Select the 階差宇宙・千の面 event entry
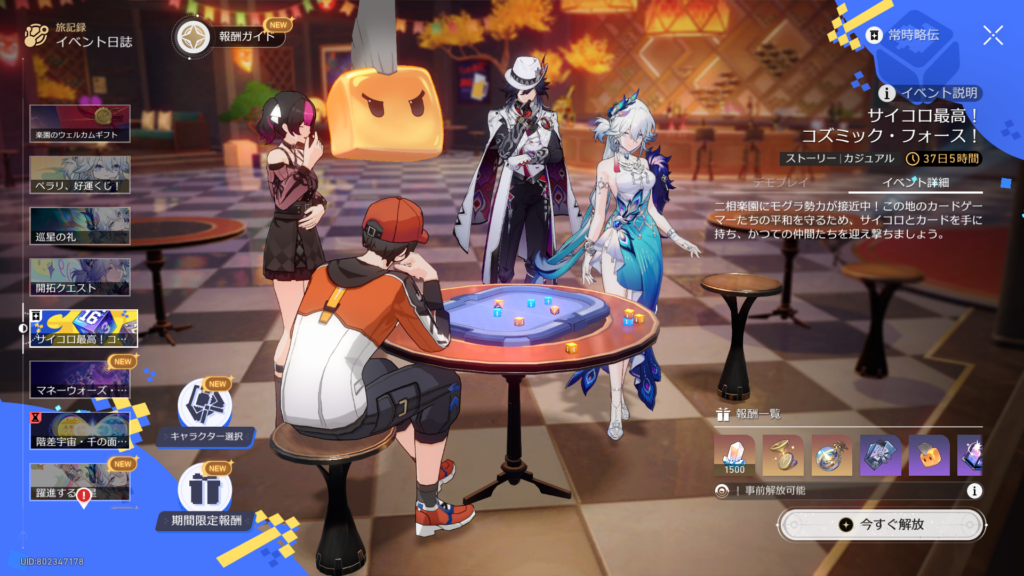Image resolution: width=1024 pixels, height=576 pixels. (x=80, y=430)
